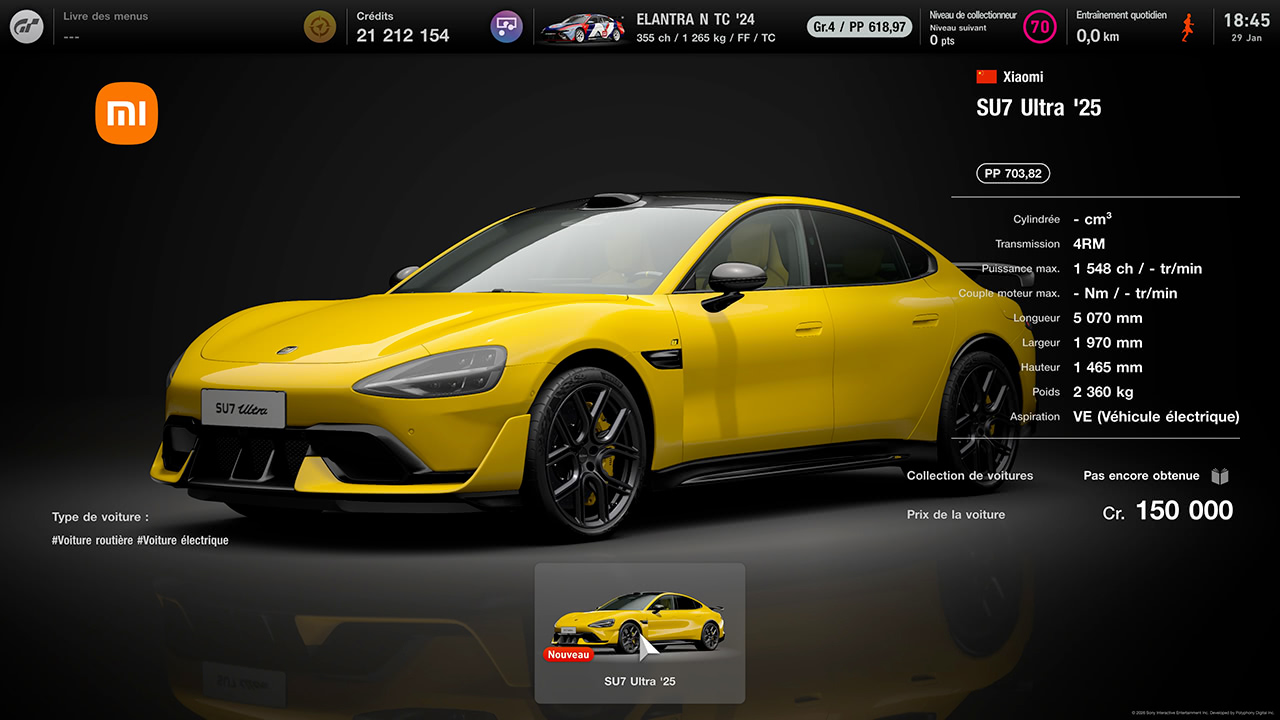Open the collector level 70 badge
Viewport: 1280px width, 720px height.
1040,27
